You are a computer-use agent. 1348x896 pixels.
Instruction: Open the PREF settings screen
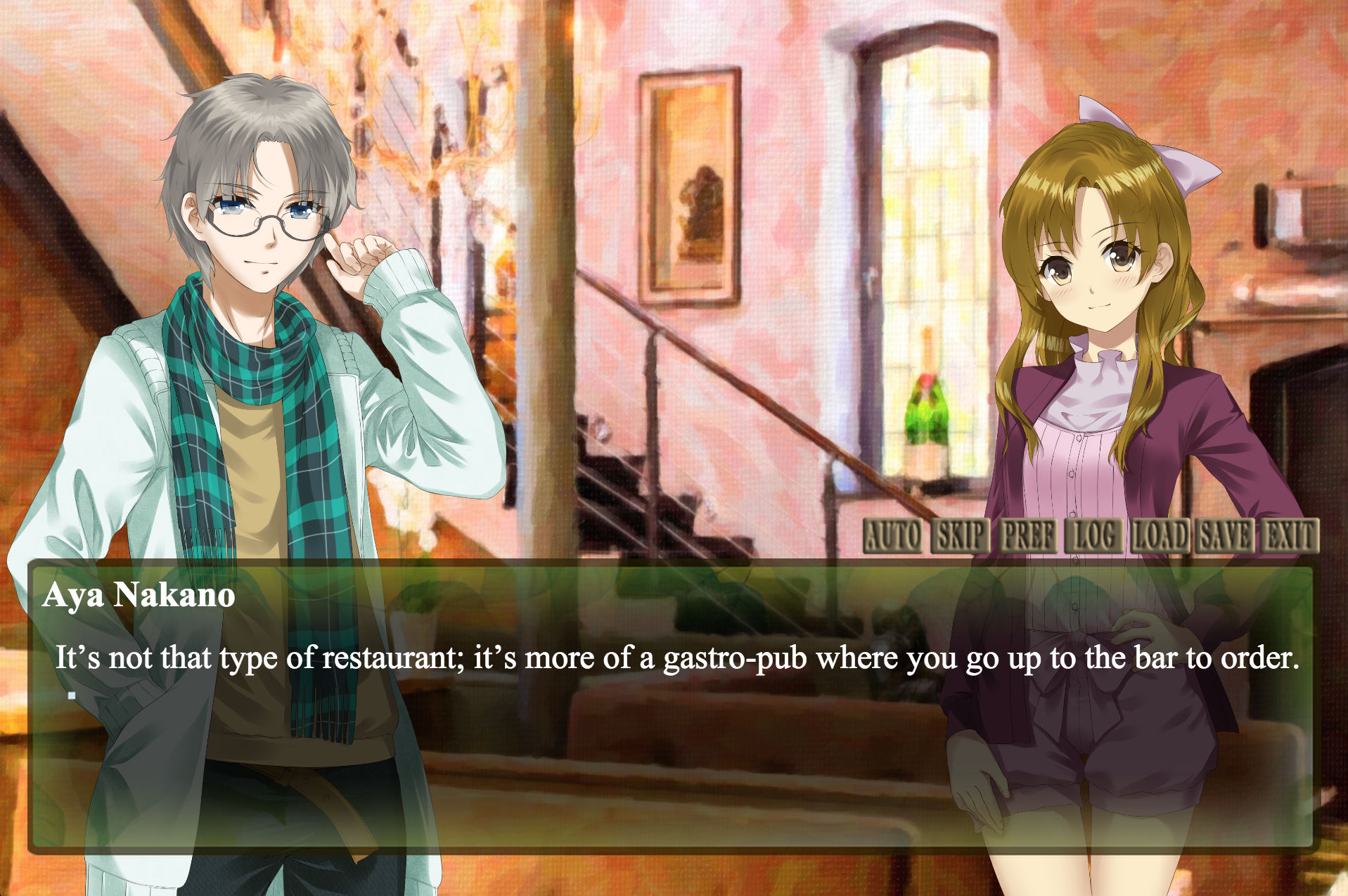click(1027, 537)
